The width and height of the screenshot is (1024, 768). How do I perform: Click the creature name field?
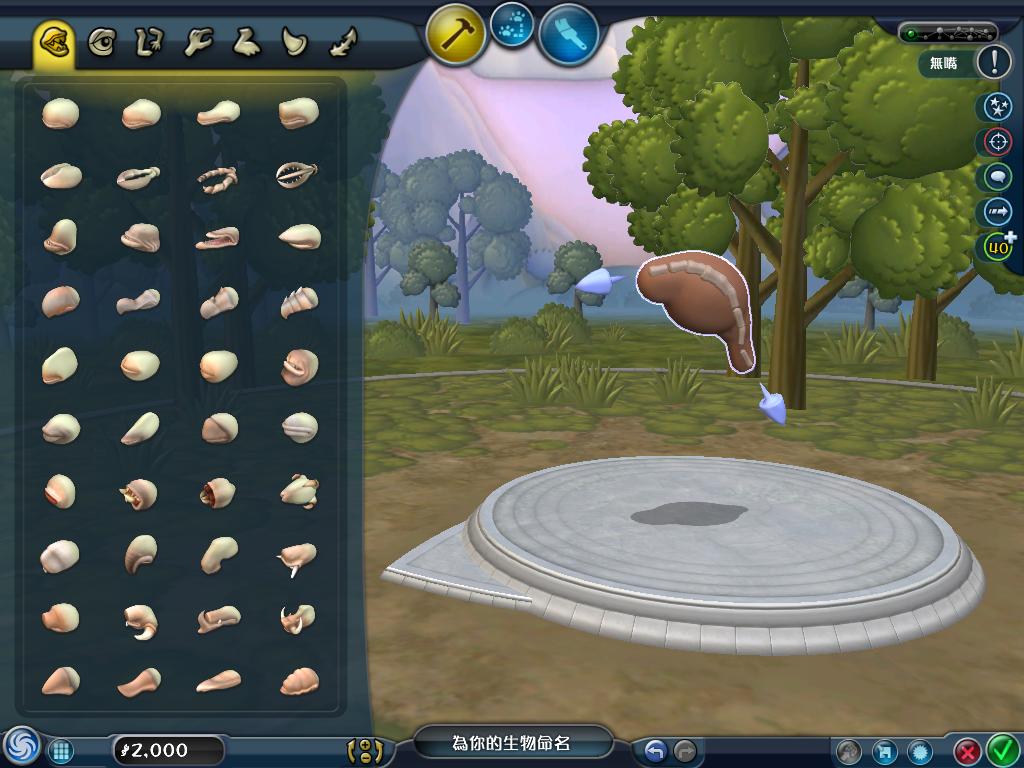(x=511, y=743)
